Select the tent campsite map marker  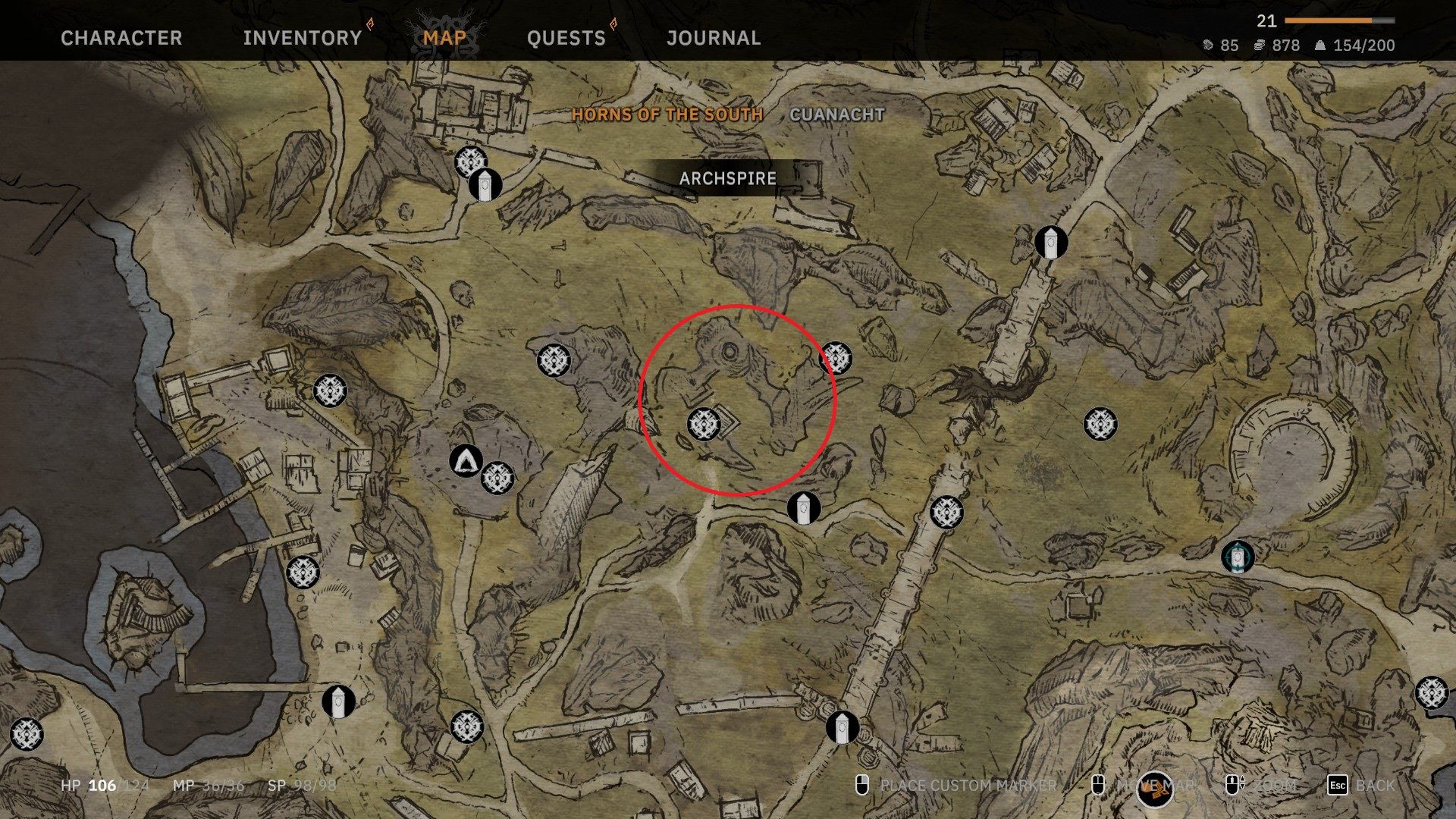pos(466,460)
